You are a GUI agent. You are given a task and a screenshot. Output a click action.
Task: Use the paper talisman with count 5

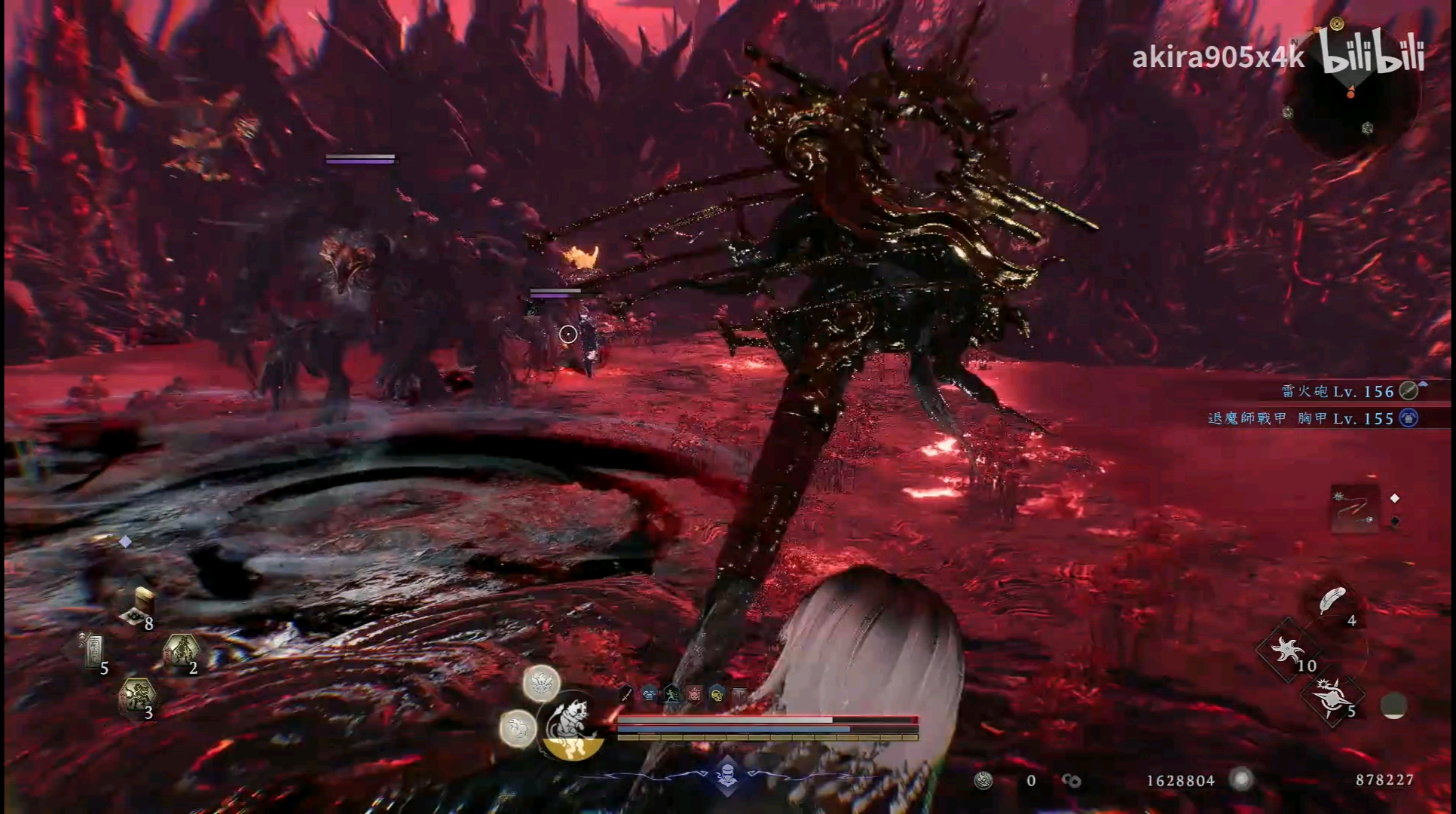pos(94,652)
